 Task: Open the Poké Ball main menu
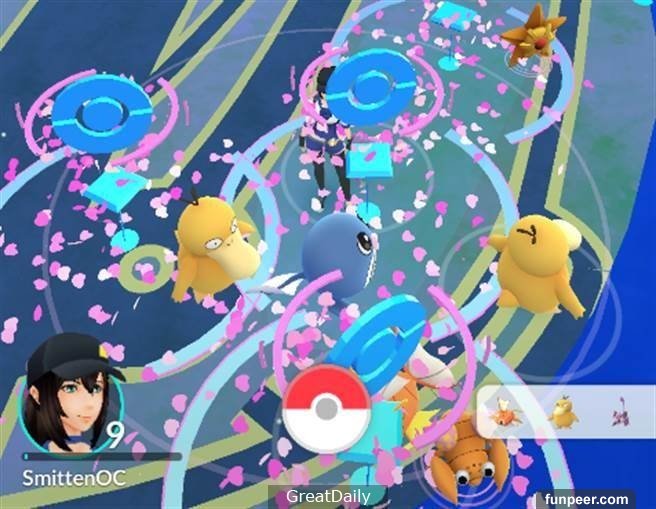[327, 410]
